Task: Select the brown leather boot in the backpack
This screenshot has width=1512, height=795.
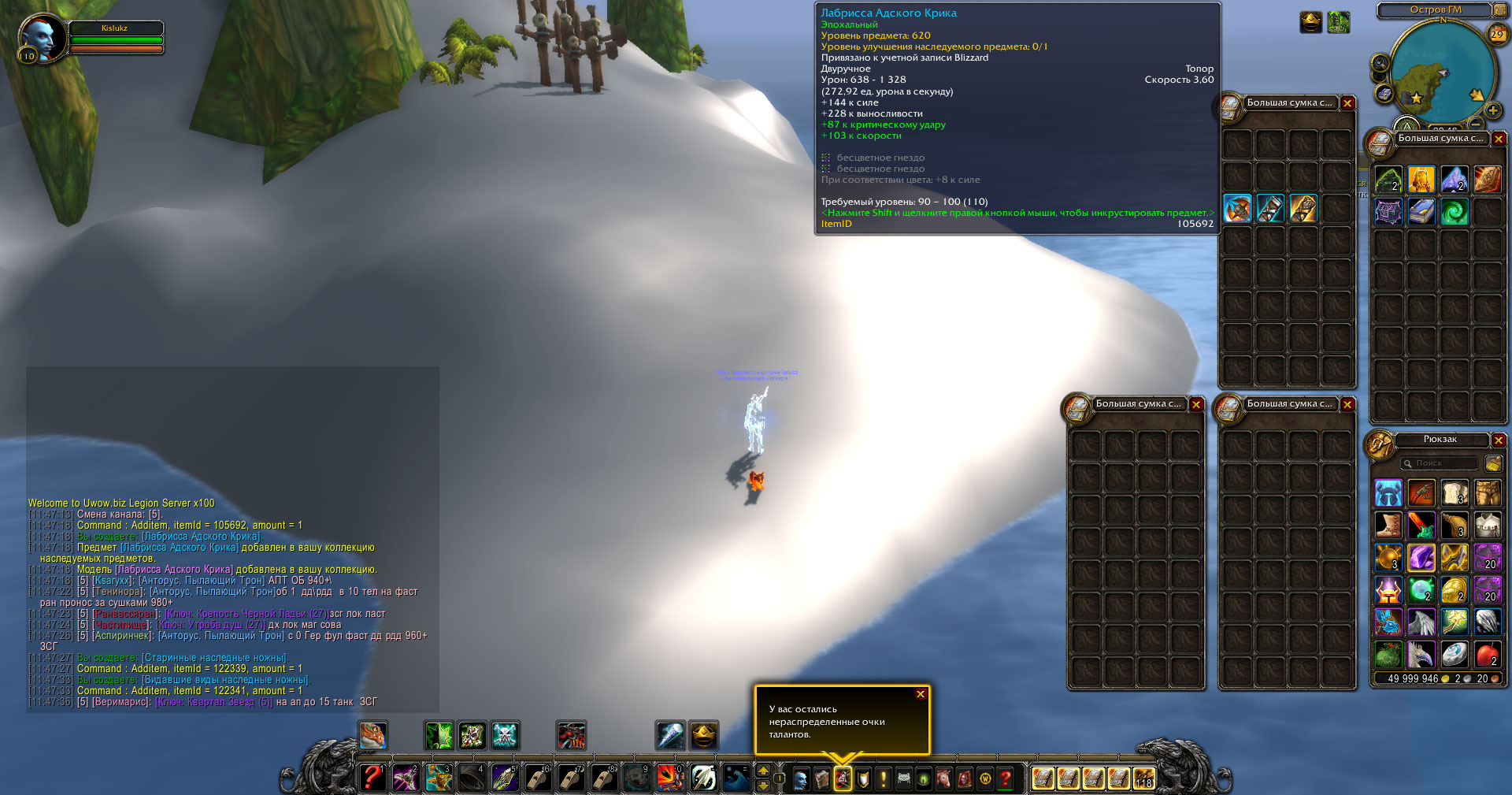Action: pos(1388,525)
